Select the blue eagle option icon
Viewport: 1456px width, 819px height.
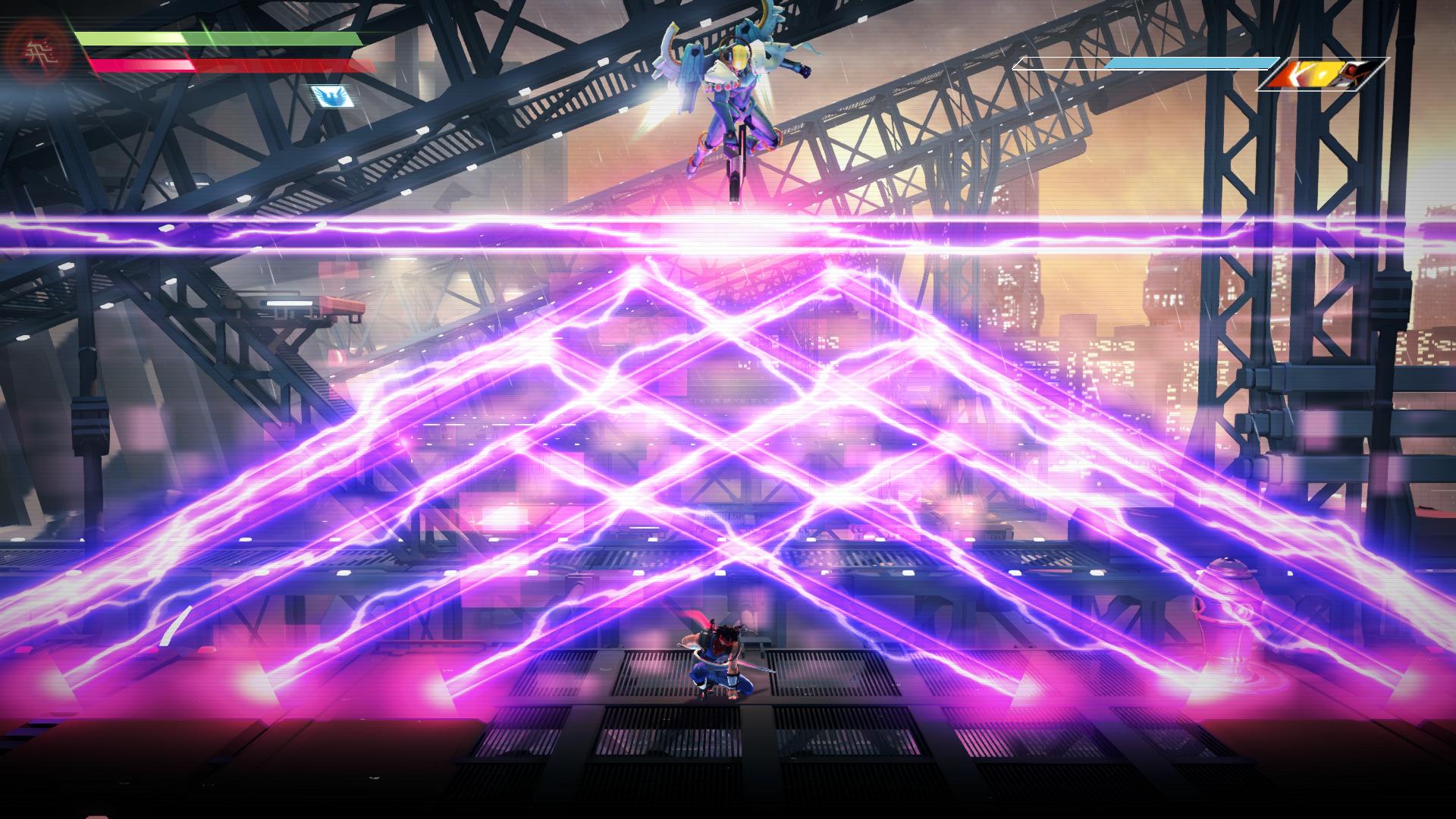[x=331, y=96]
